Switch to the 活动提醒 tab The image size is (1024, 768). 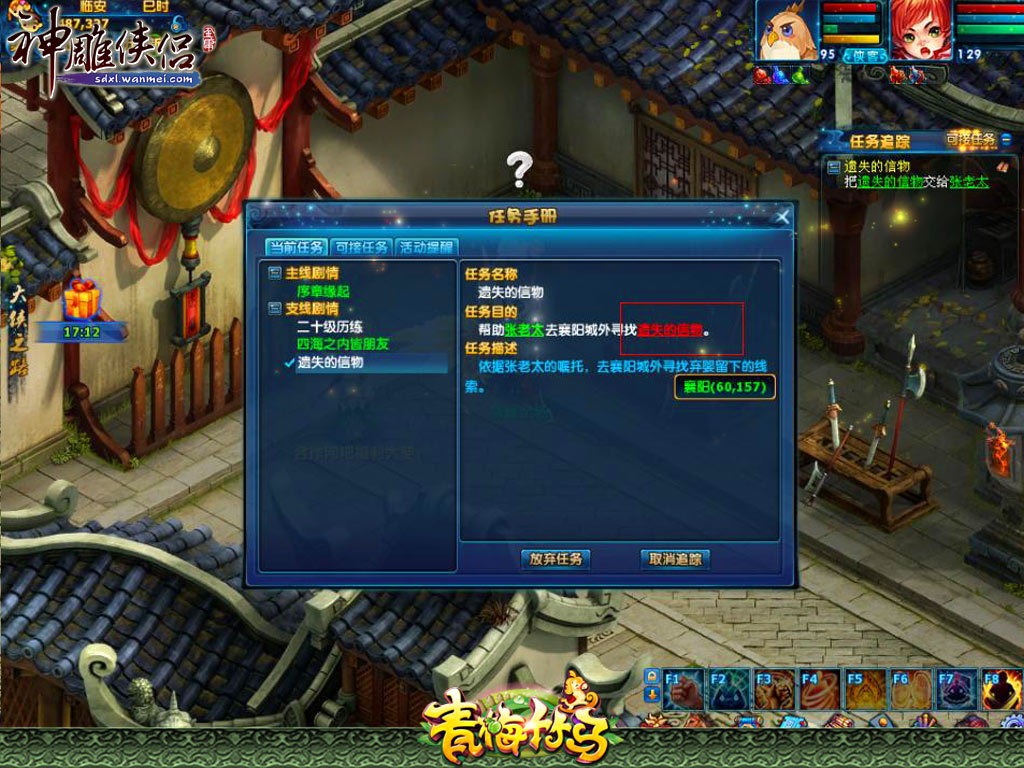[x=425, y=248]
